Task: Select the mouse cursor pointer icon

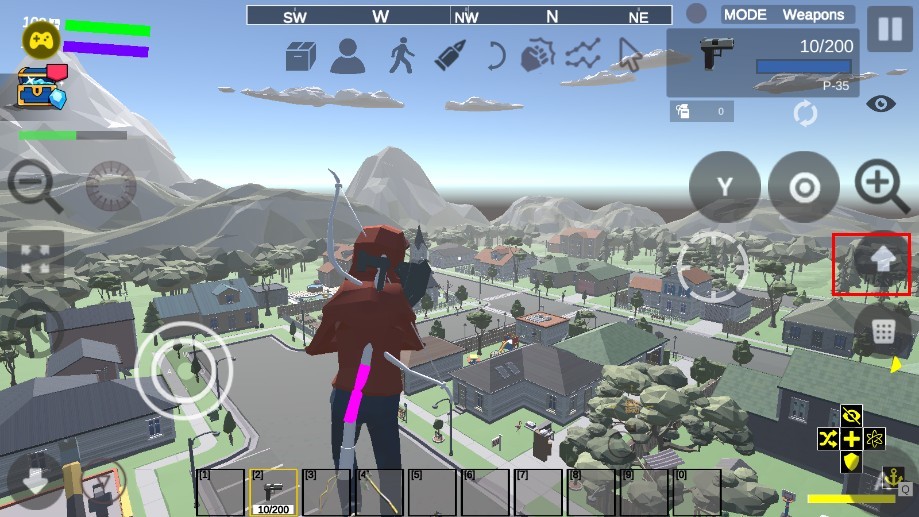Action: tap(628, 55)
